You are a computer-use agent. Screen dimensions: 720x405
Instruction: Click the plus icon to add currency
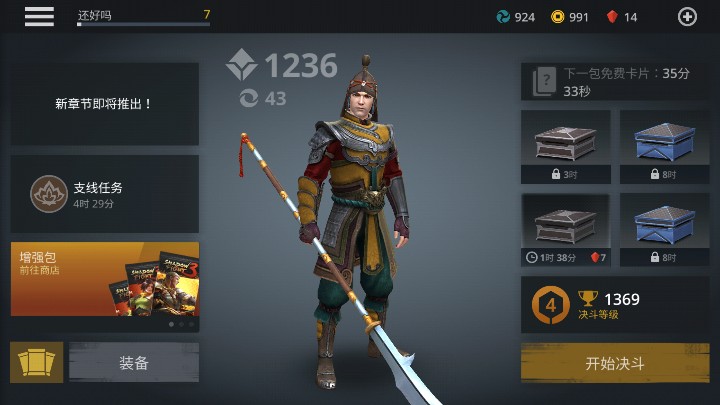click(687, 16)
